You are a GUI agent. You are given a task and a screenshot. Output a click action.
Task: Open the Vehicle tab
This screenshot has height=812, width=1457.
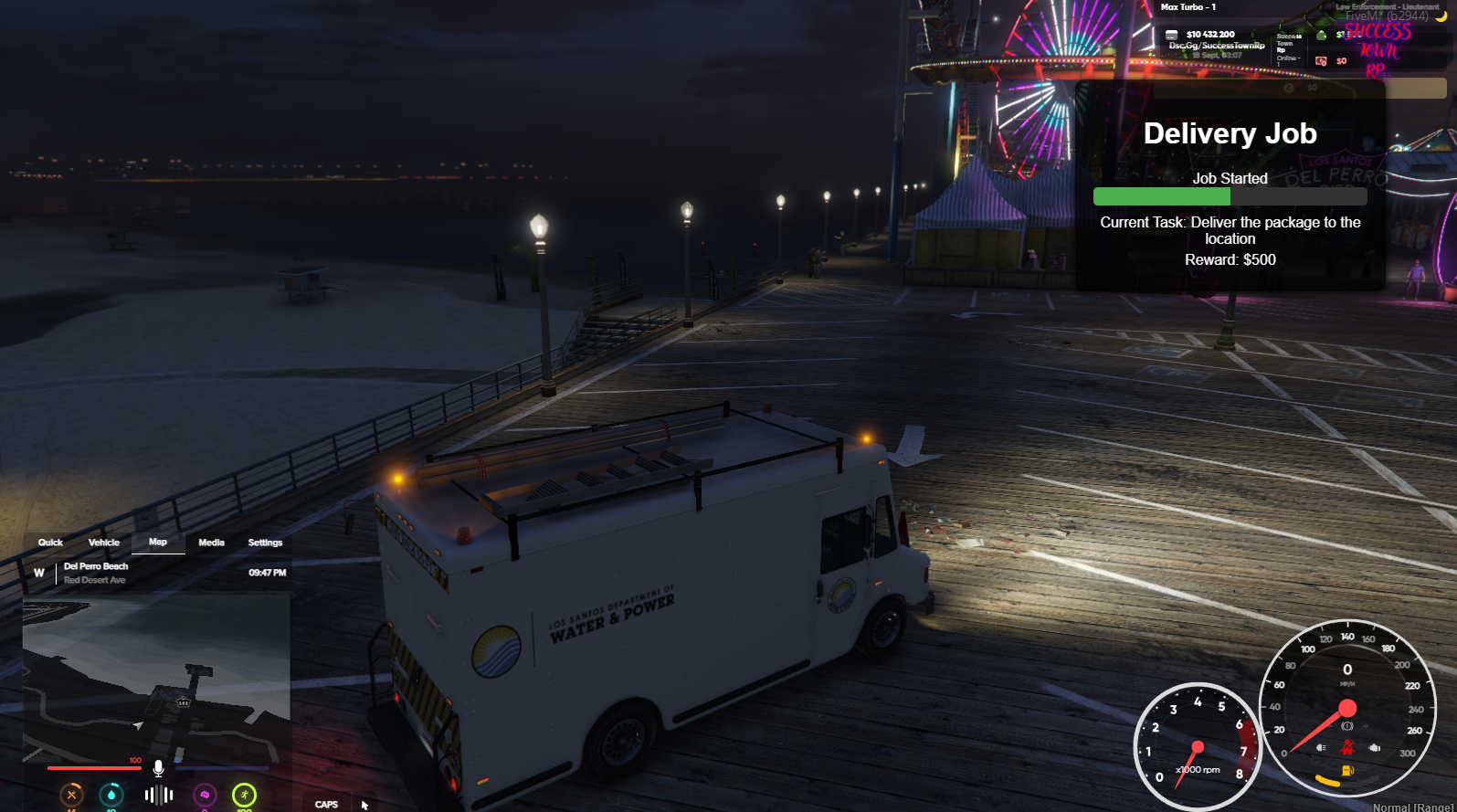tap(104, 543)
